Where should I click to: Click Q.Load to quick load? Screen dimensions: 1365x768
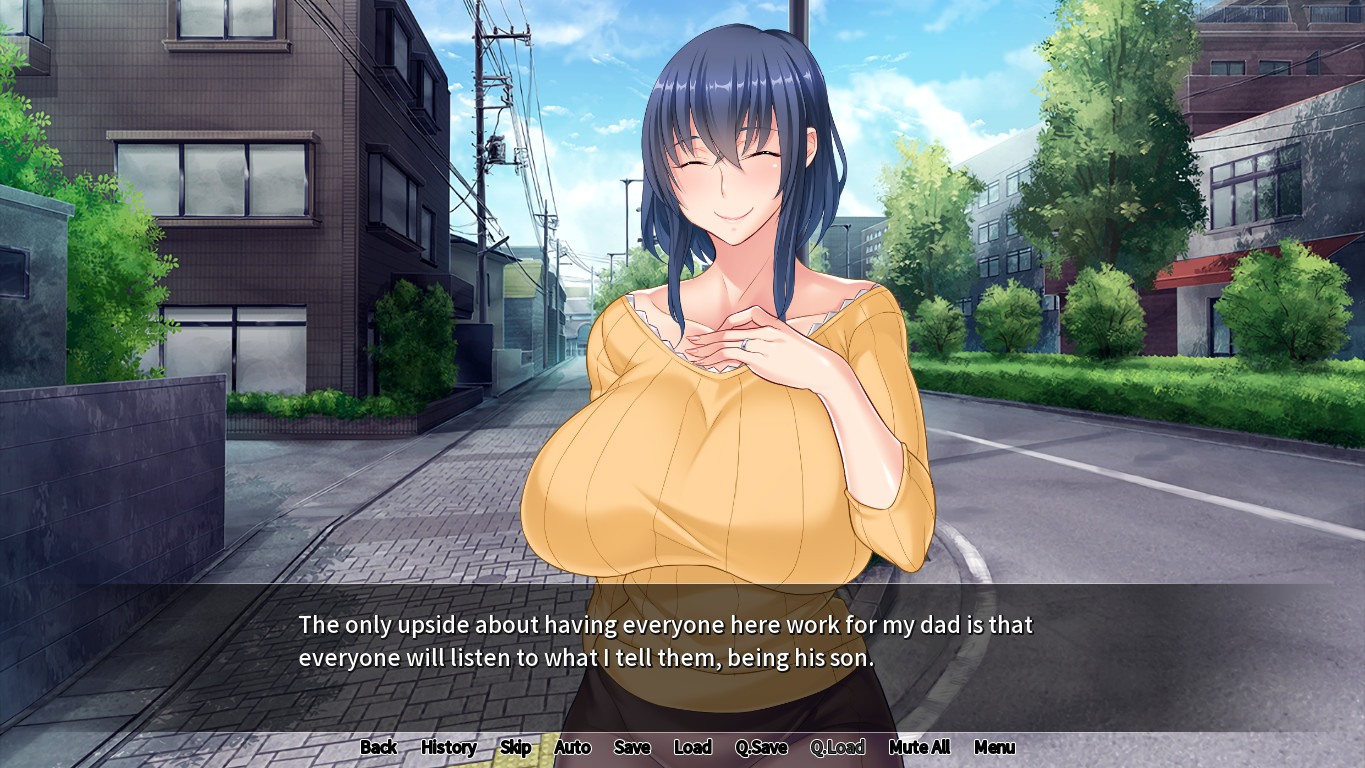point(837,747)
